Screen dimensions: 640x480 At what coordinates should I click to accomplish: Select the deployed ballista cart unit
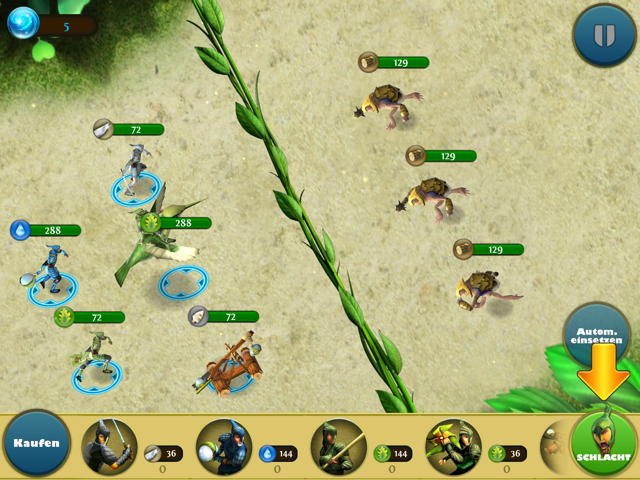point(233,367)
